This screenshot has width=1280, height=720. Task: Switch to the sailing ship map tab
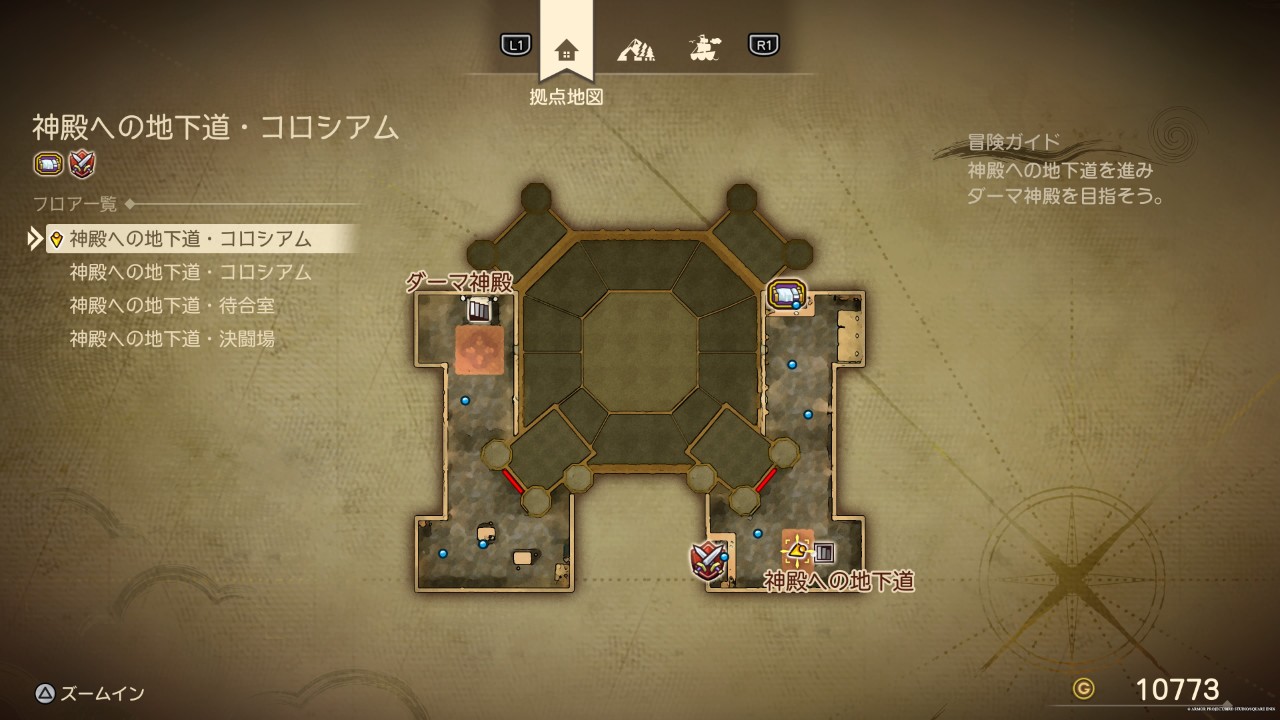click(x=705, y=47)
